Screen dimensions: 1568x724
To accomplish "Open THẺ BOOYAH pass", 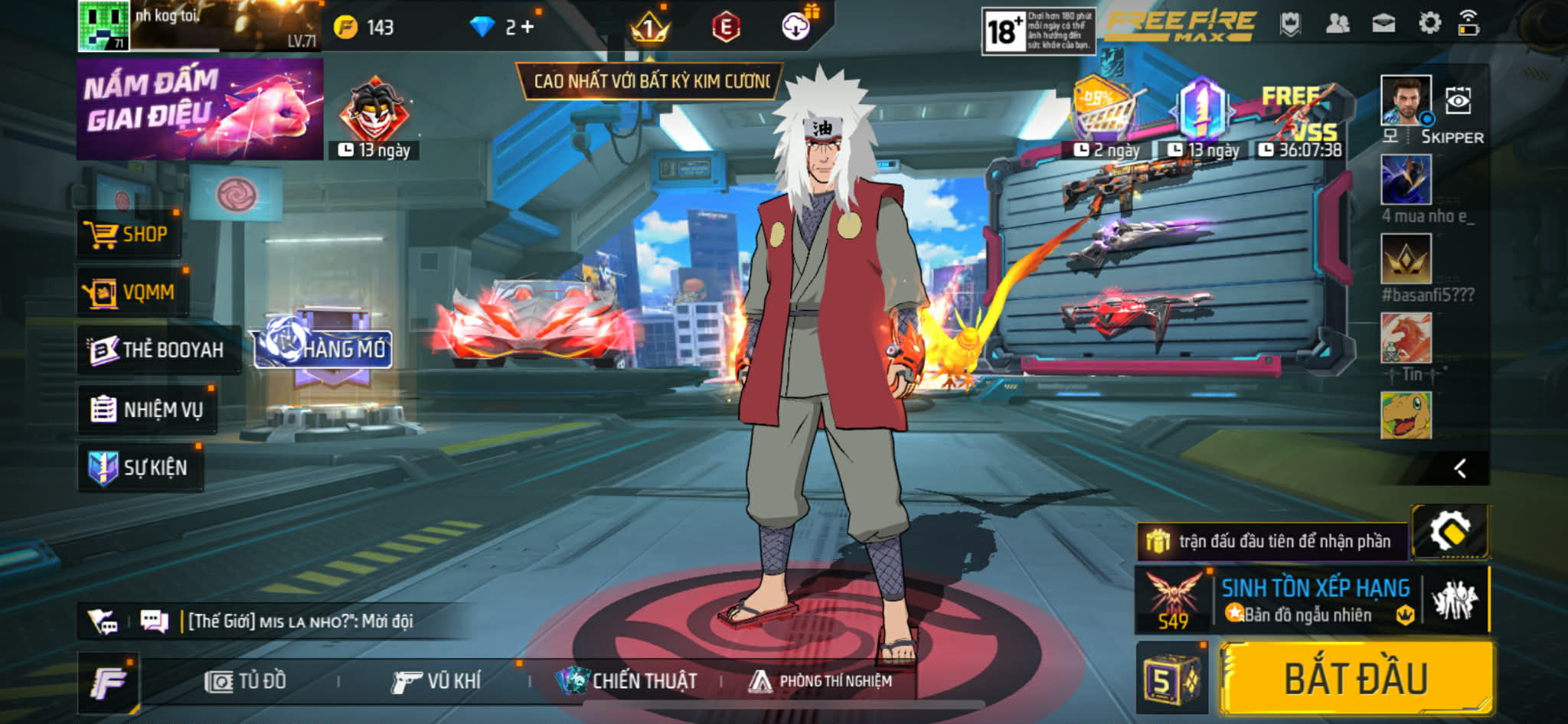I will click(157, 350).
